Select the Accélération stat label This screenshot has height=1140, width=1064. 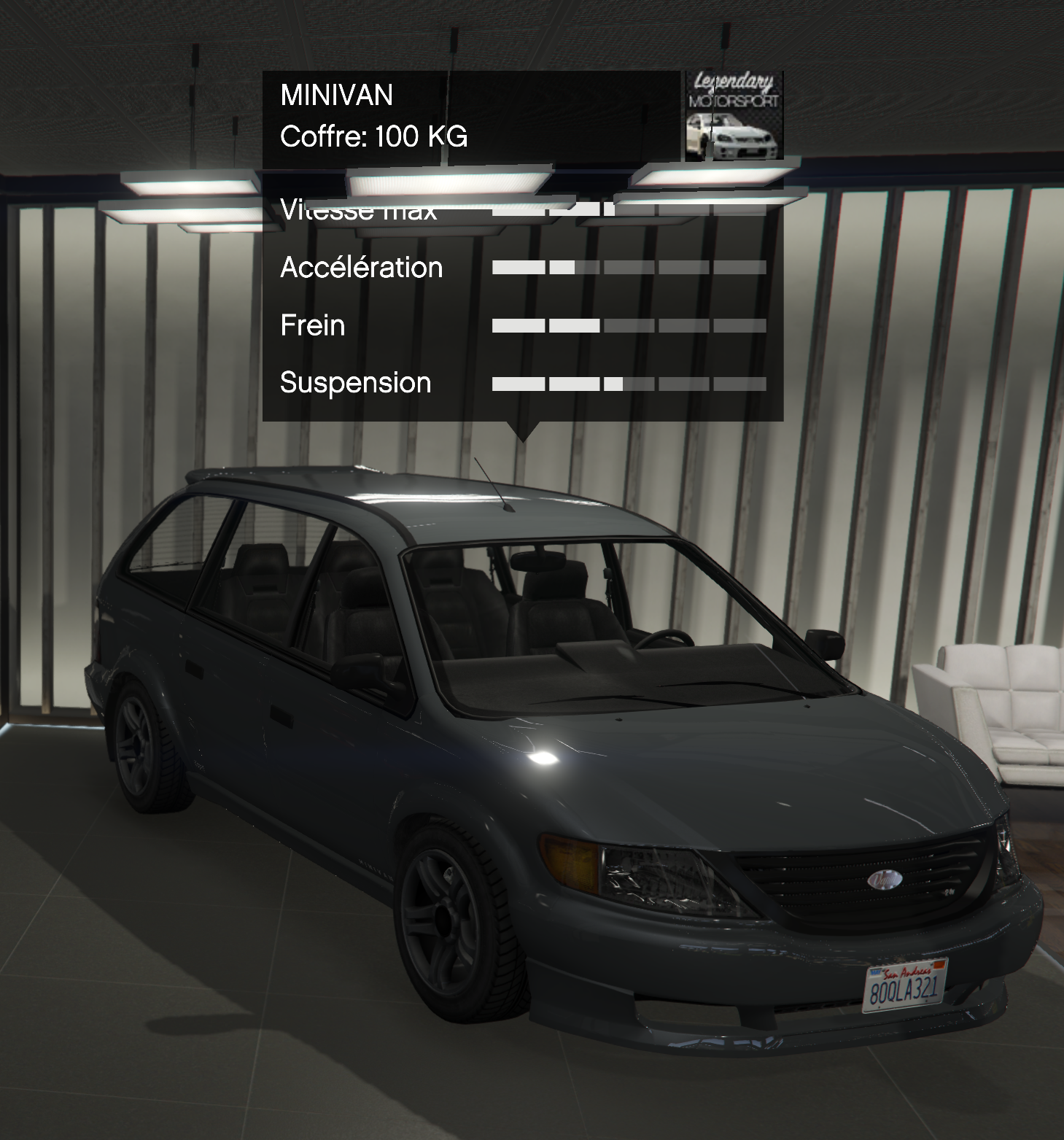point(361,268)
